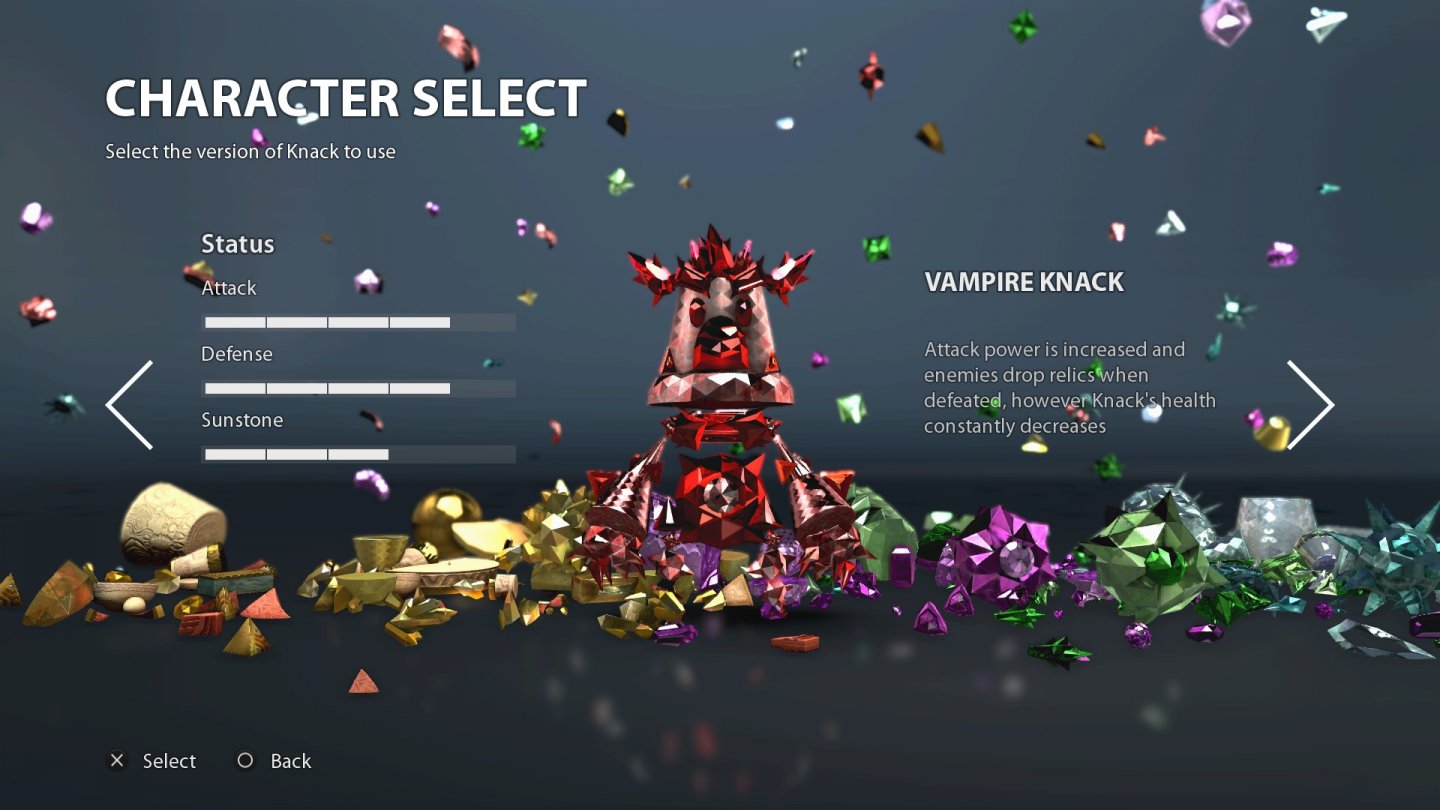
Task: Click the green crystal formation on the right
Action: pyautogui.click(x=1150, y=550)
